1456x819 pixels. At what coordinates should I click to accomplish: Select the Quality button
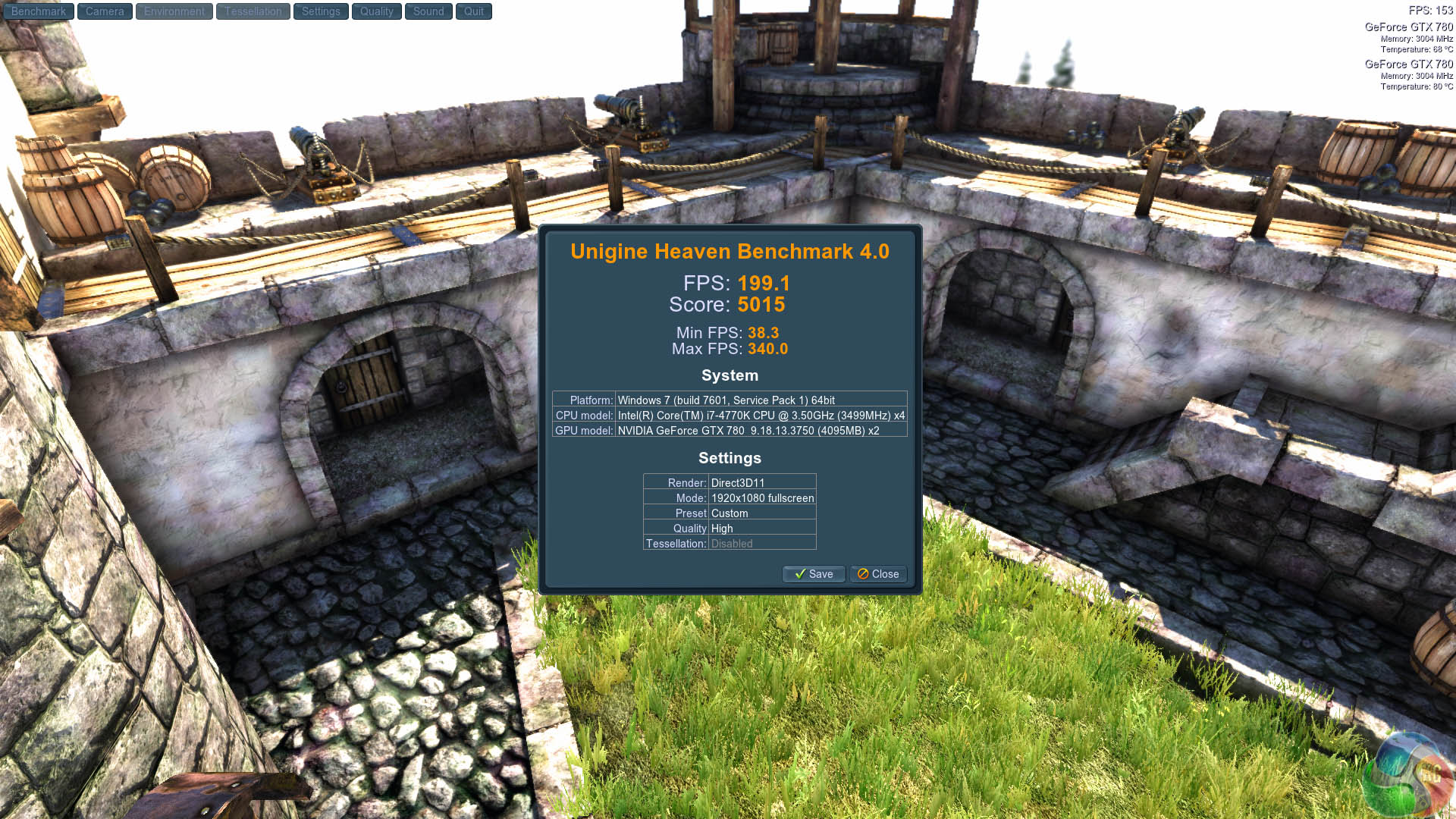coord(377,11)
